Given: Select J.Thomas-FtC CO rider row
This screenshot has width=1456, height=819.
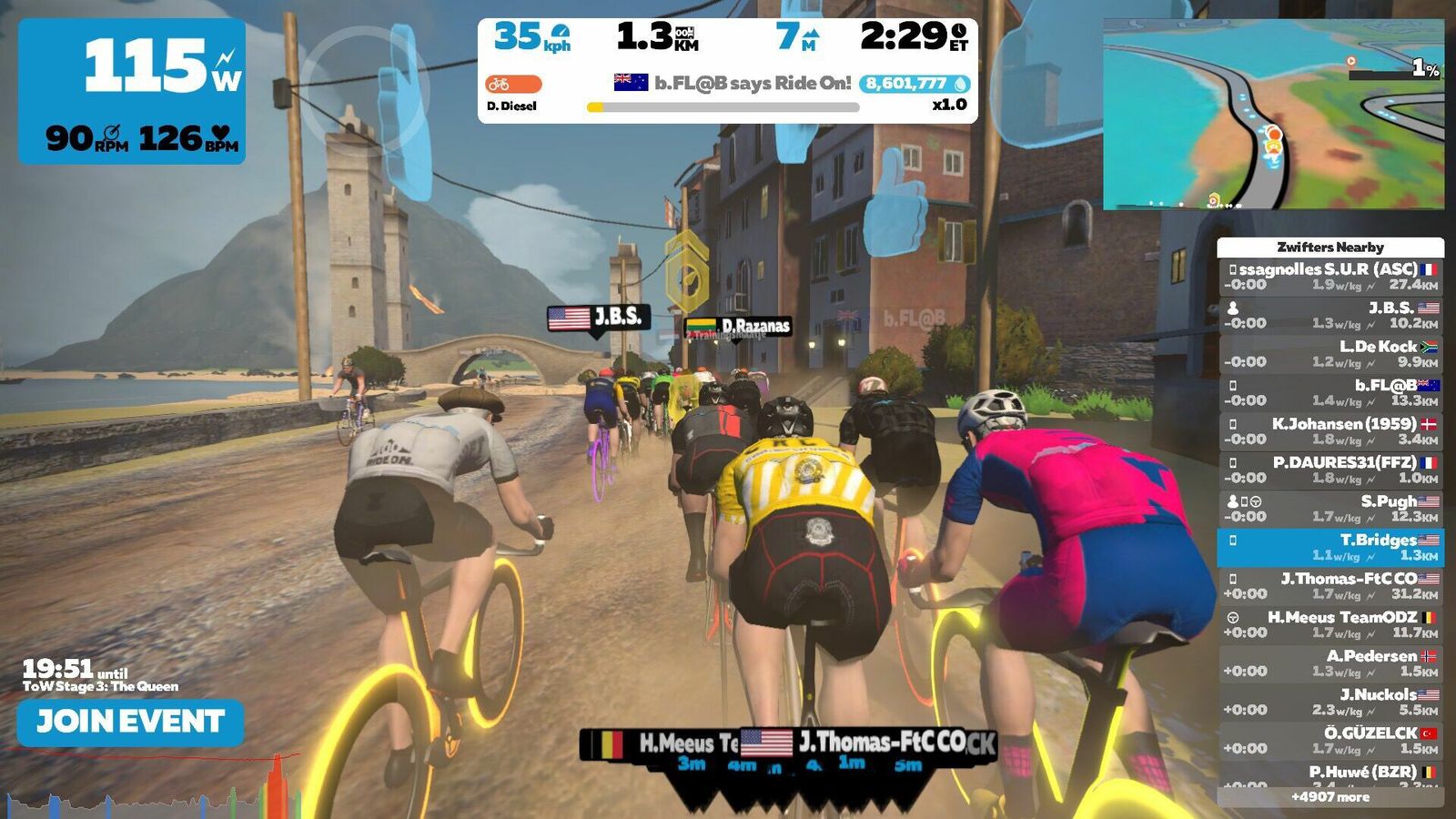Looking at the screenshot, I should [1330, 586].
